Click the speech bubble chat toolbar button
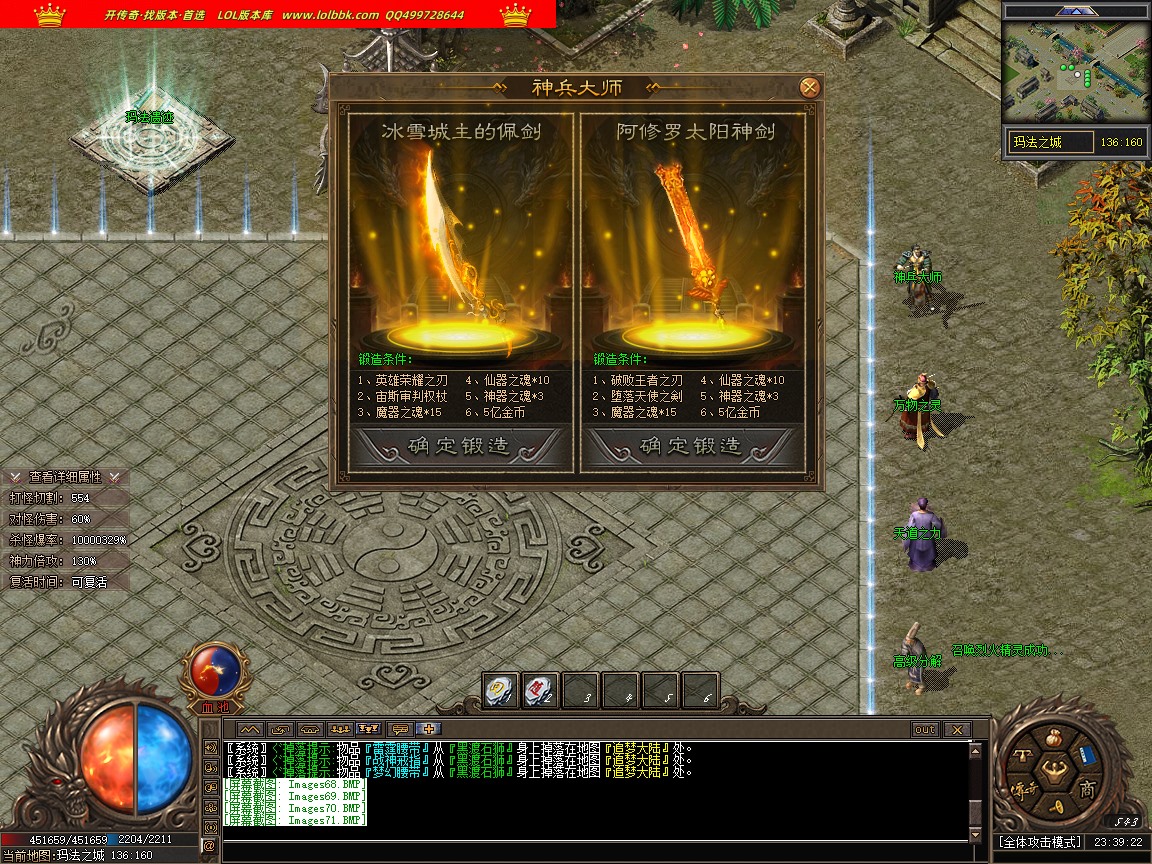Viewport: 1152px width, 864px height. pyautogui.click(x=400, y=729)
